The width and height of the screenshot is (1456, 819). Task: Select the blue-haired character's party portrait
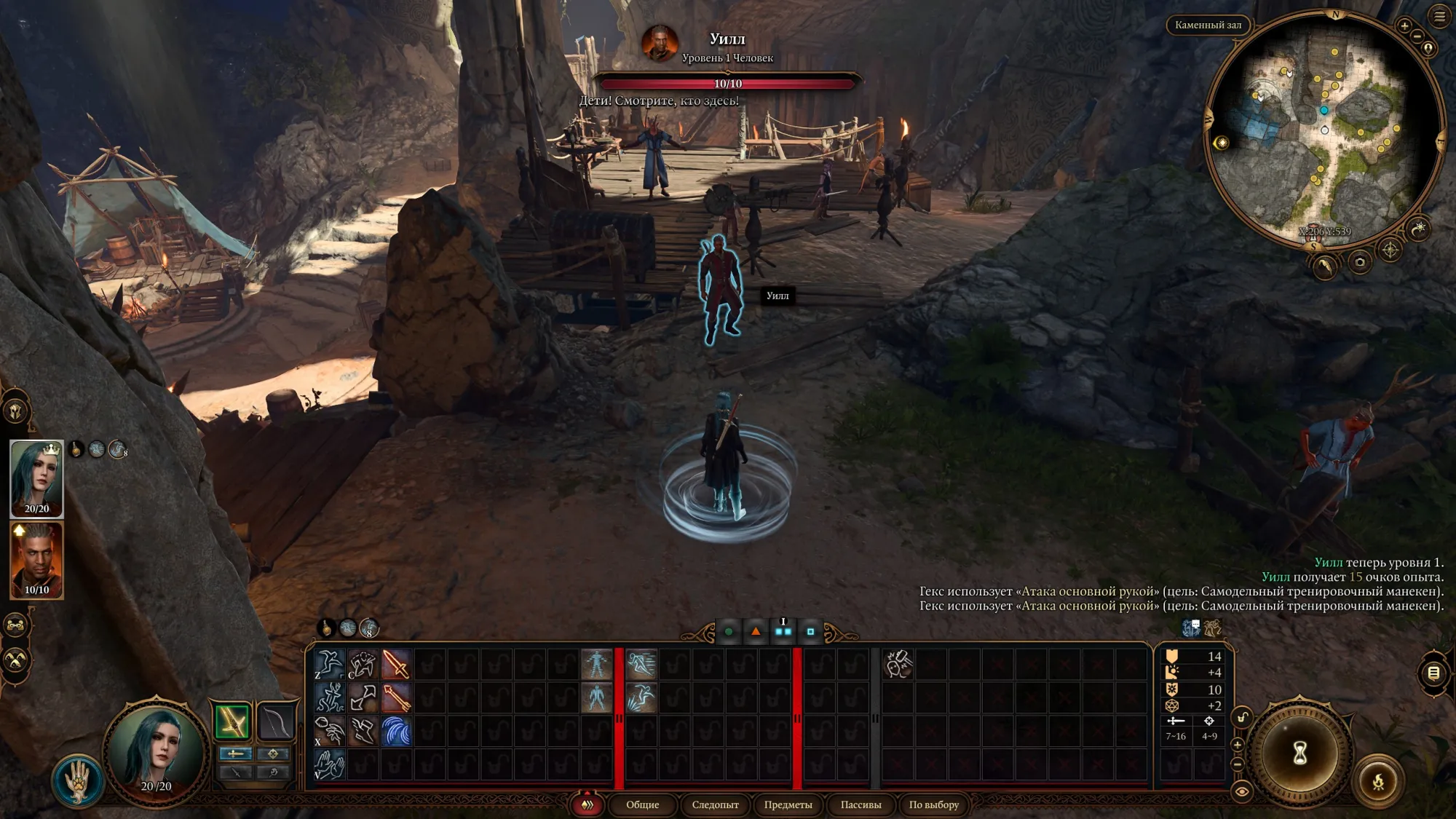[36, 477]
